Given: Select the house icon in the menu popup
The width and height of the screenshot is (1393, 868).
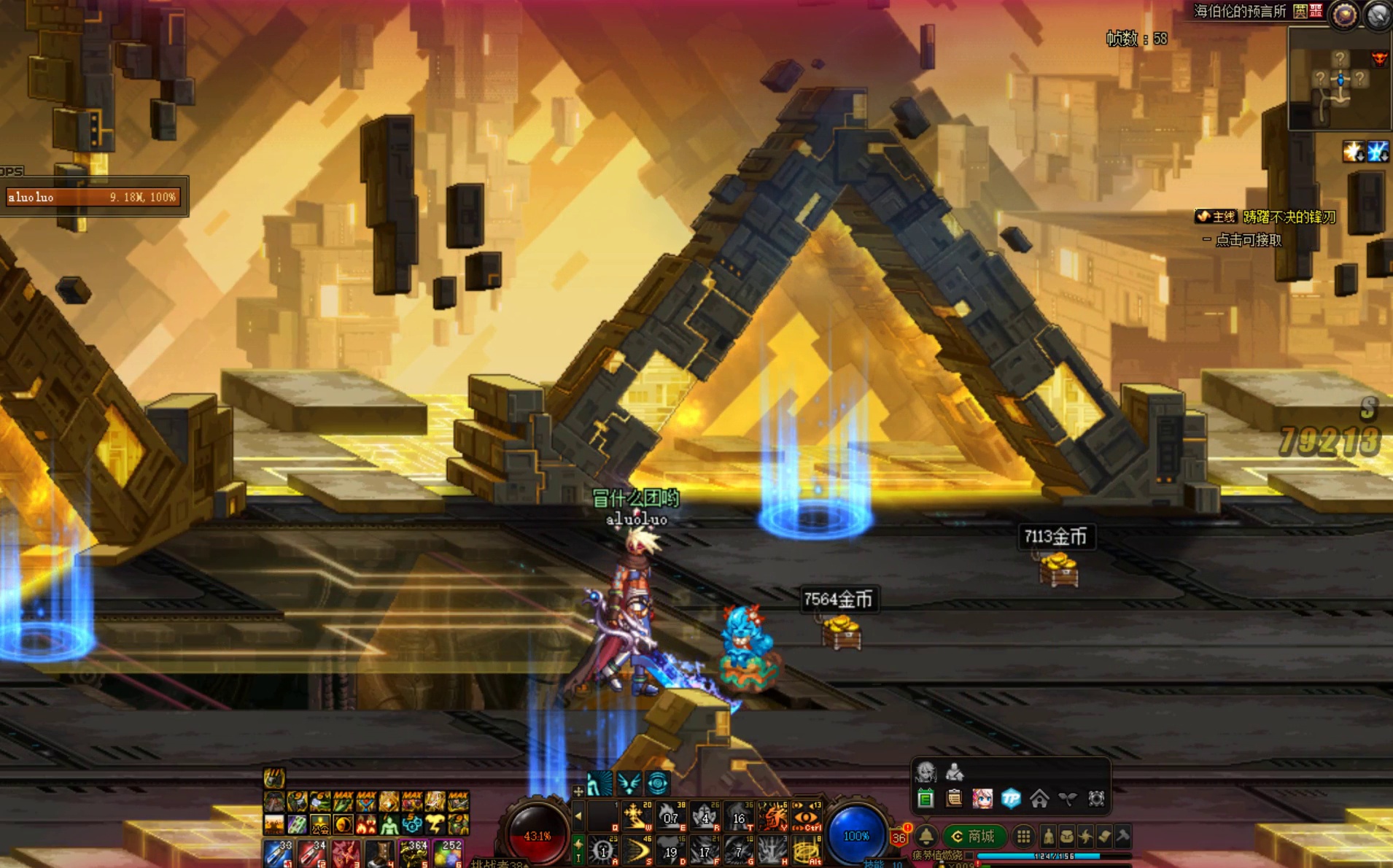Looking at the screenshot, I should click(1039, 799).
